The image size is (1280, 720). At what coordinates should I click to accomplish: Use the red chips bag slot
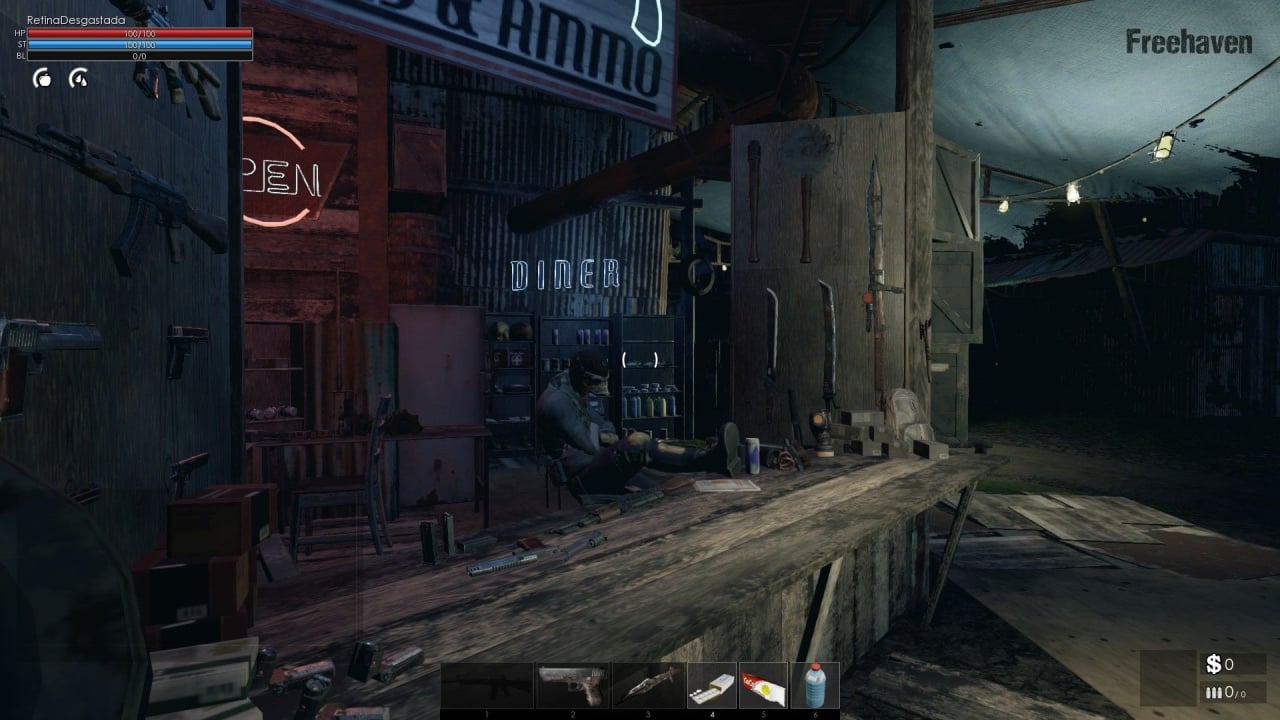pyautogui.click(x=764, y=686)
